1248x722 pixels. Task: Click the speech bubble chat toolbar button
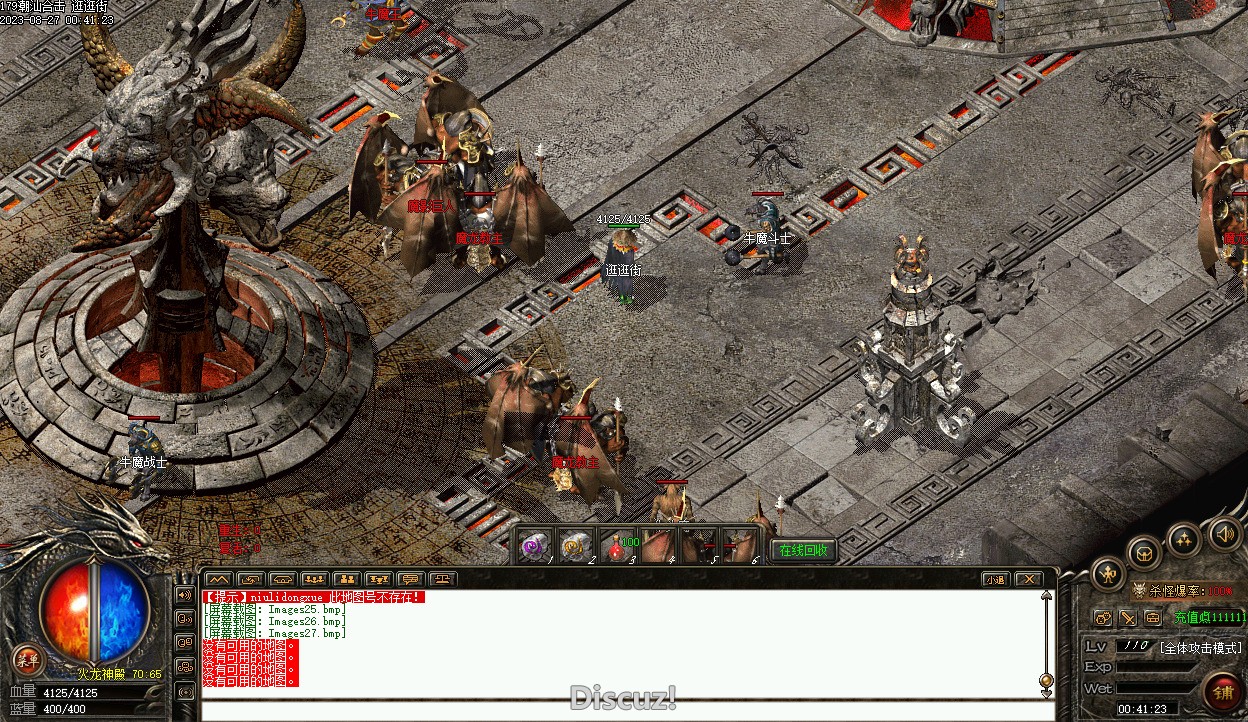coord(409,579)
